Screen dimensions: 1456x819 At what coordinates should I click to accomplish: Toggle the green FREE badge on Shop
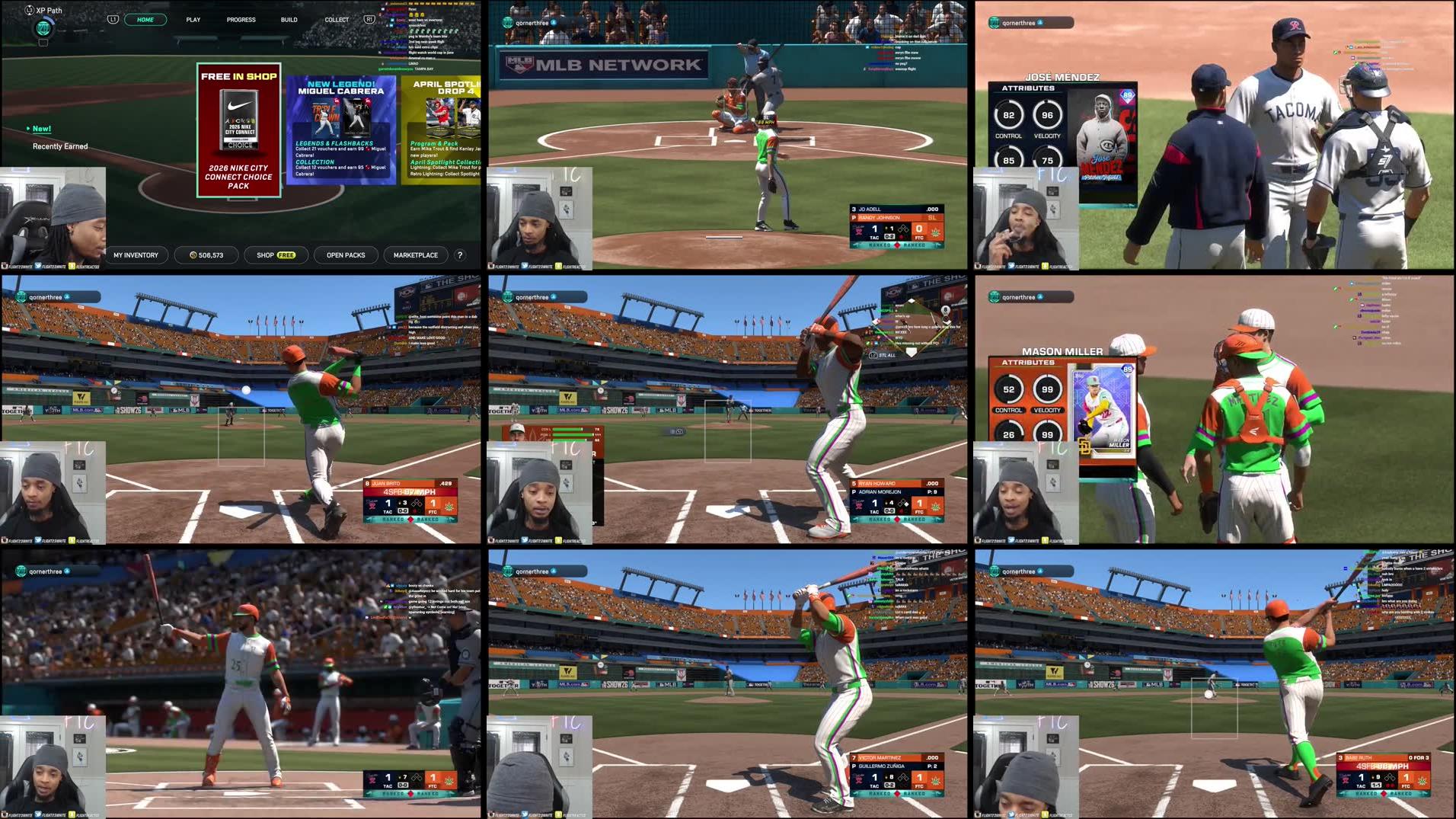286,254
